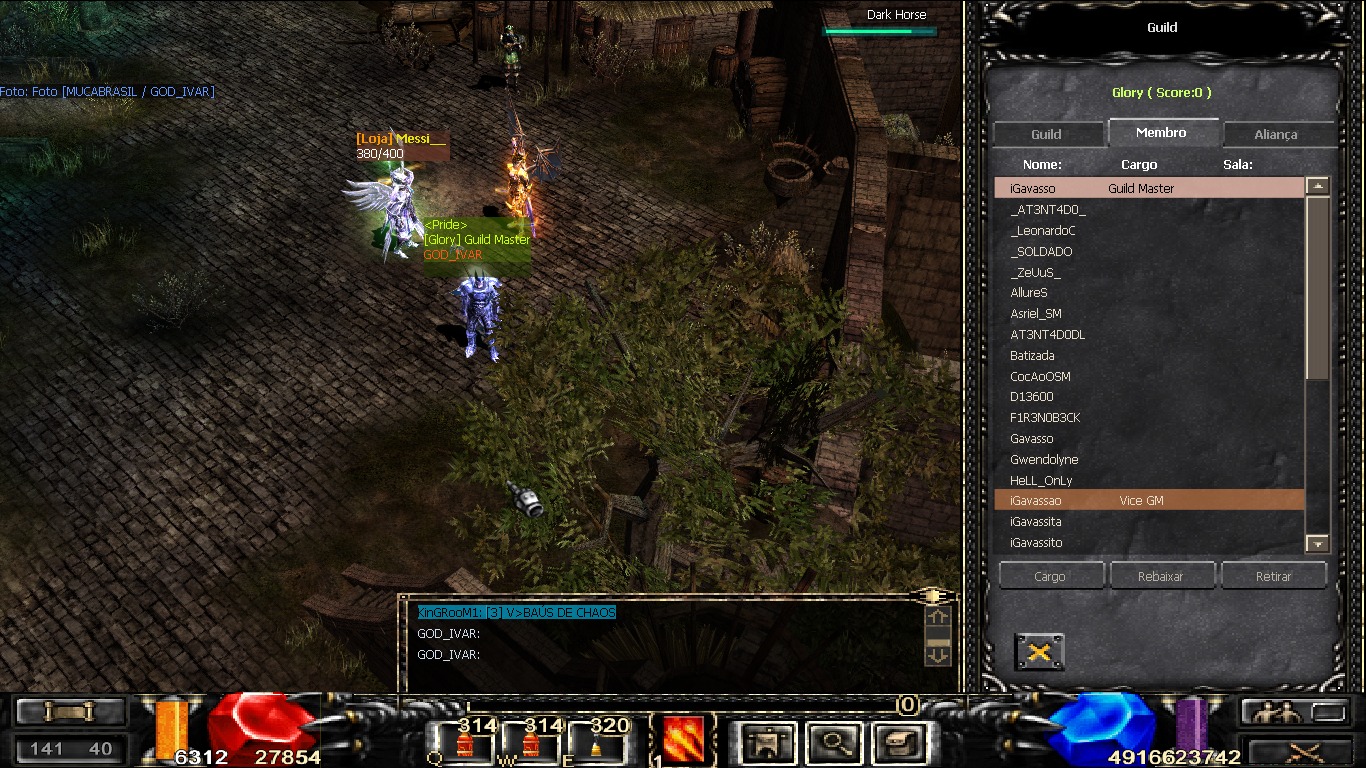Click the Rebaixar button
The height and width of the screenshot is (768, 1366).
1161,576
